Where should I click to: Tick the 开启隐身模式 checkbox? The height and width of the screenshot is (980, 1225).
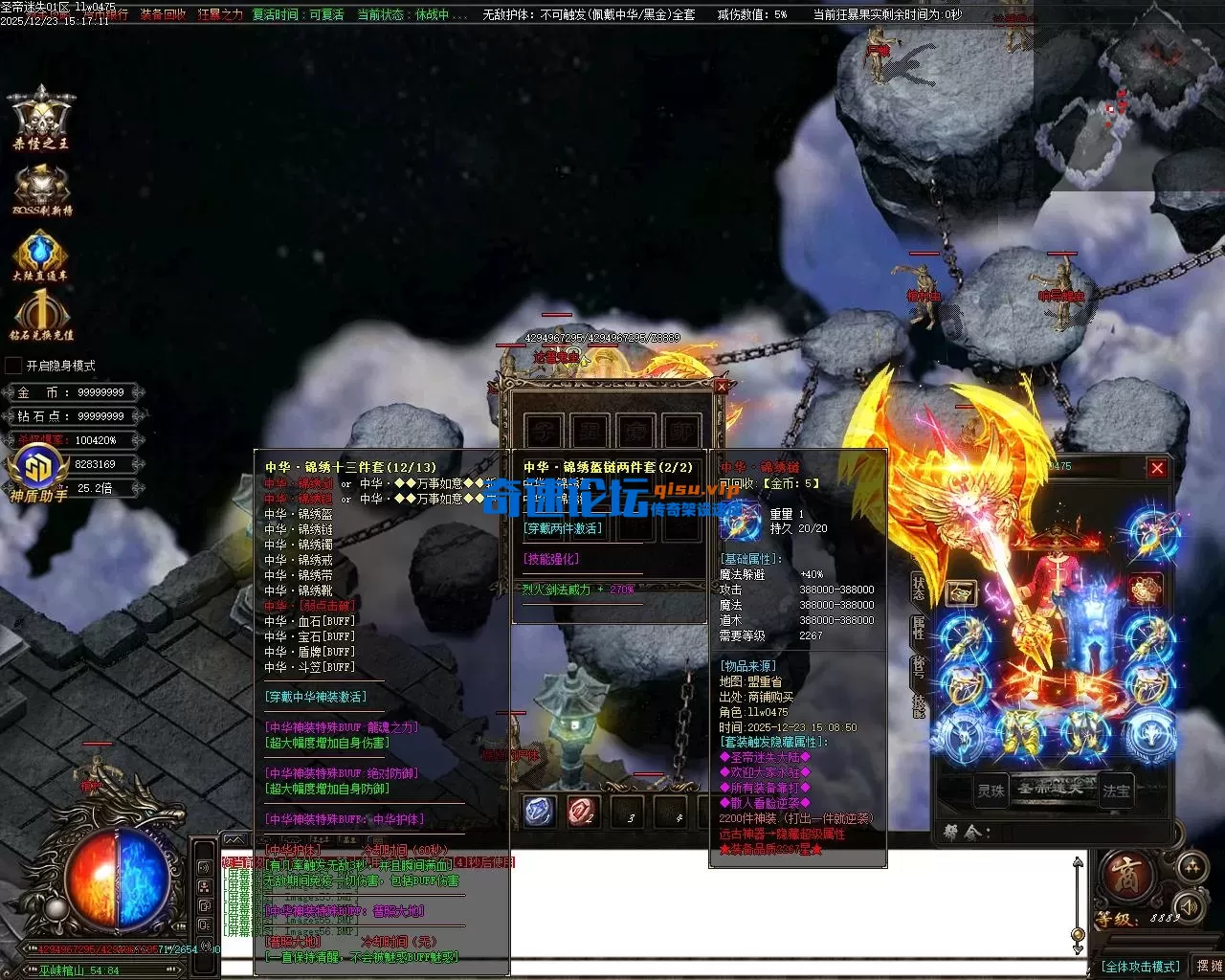pyautogui.click(x=13, y=366)
